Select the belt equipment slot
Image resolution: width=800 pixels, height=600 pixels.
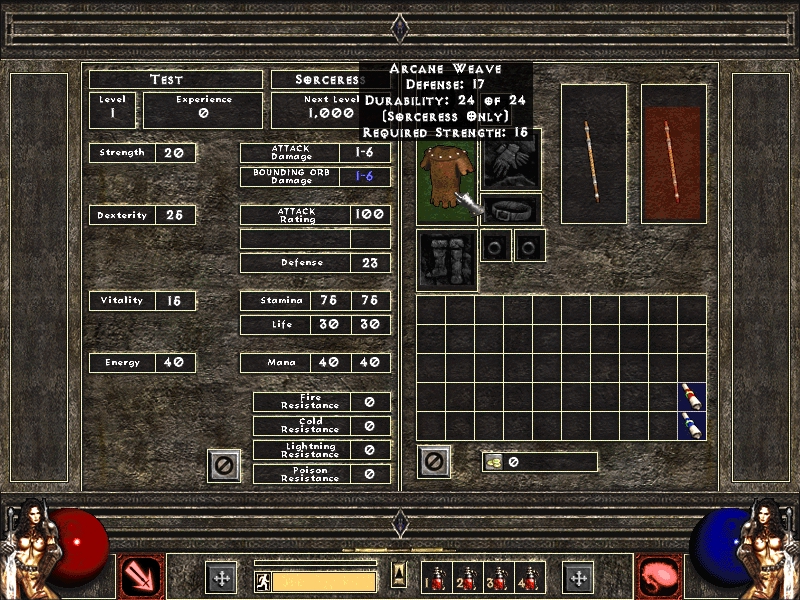512,210
